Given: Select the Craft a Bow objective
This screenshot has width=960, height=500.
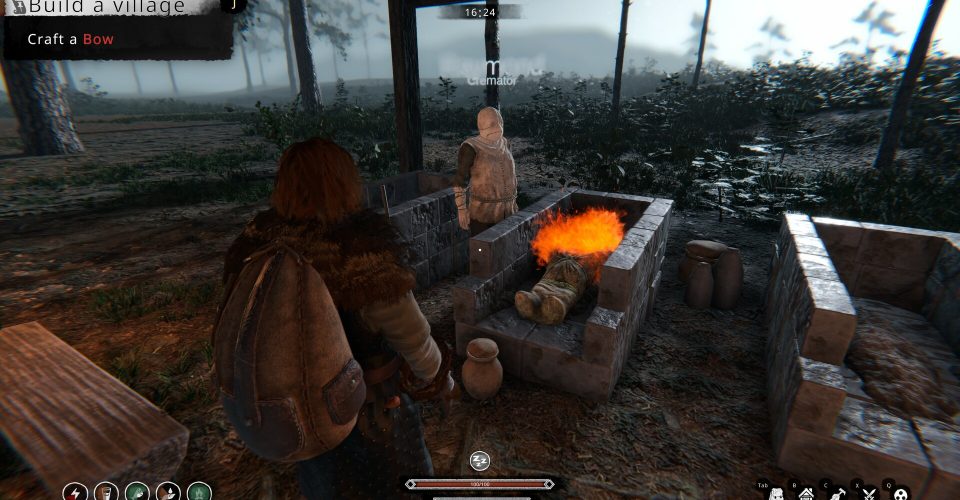Looking at the screenshot, I should [70, 39].
